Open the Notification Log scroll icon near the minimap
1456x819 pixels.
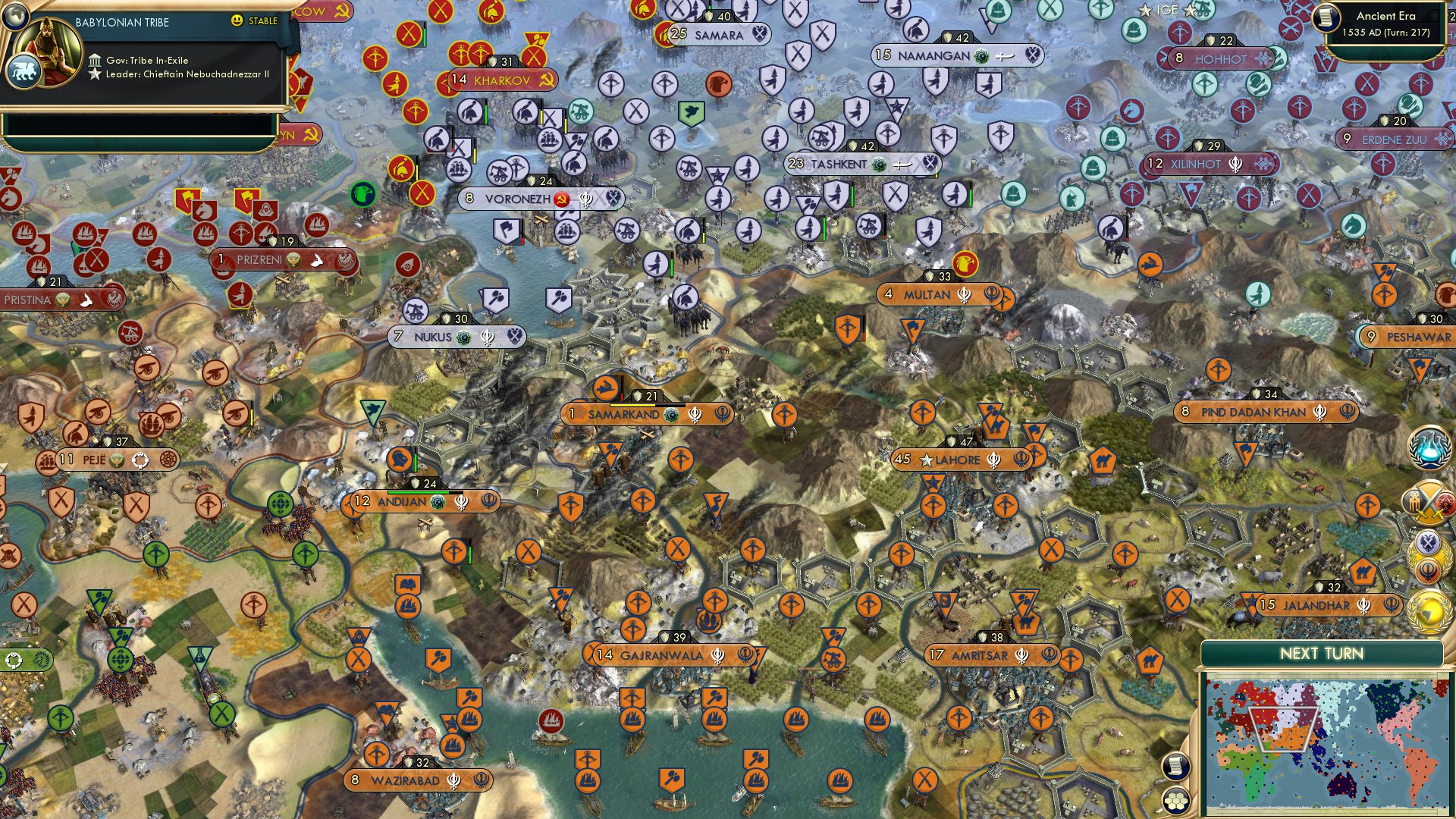tap(1176, 766)
